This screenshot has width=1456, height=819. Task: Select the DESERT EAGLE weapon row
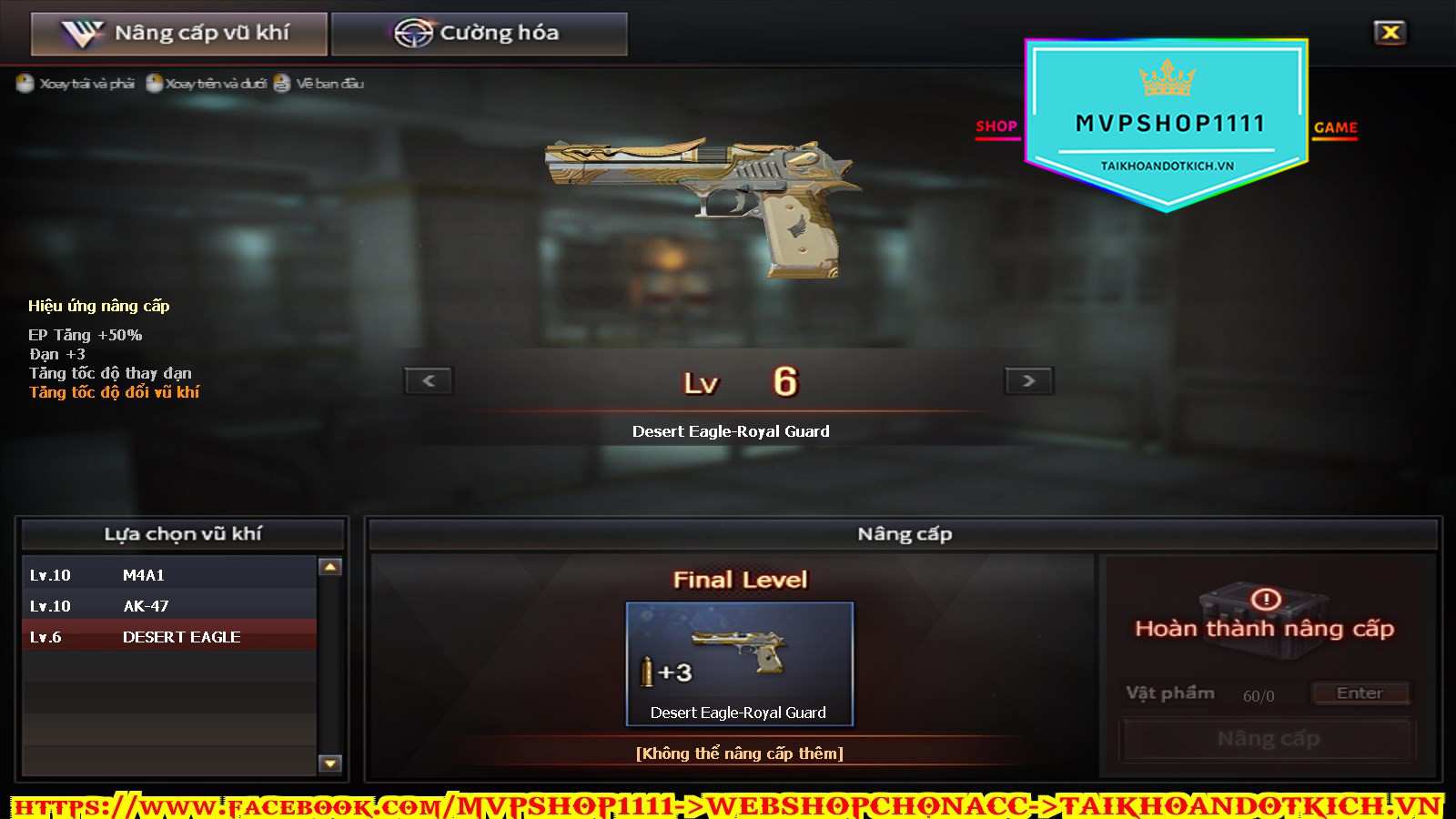(x=169, y=637)
